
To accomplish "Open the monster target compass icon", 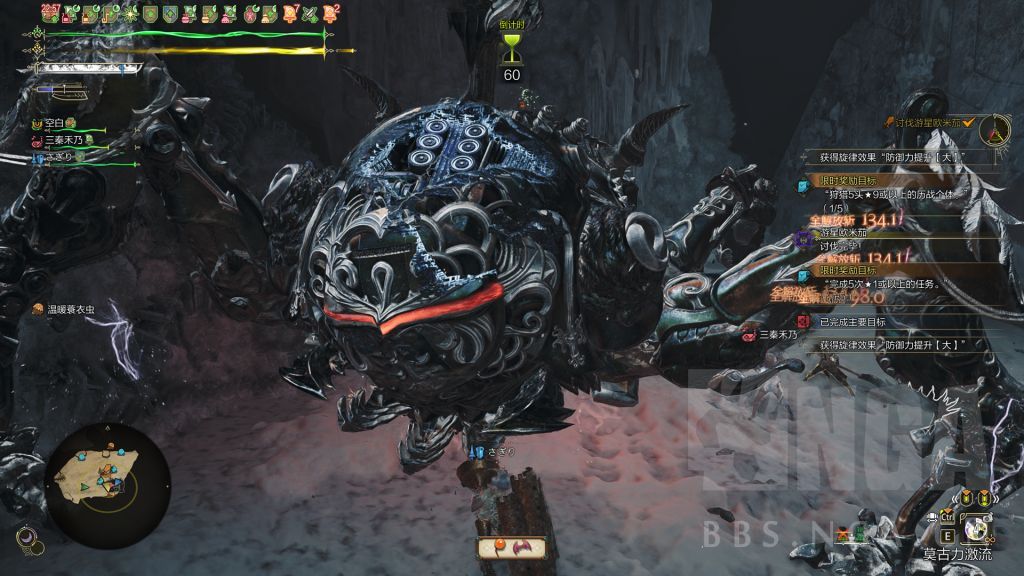I will (993, 129).
